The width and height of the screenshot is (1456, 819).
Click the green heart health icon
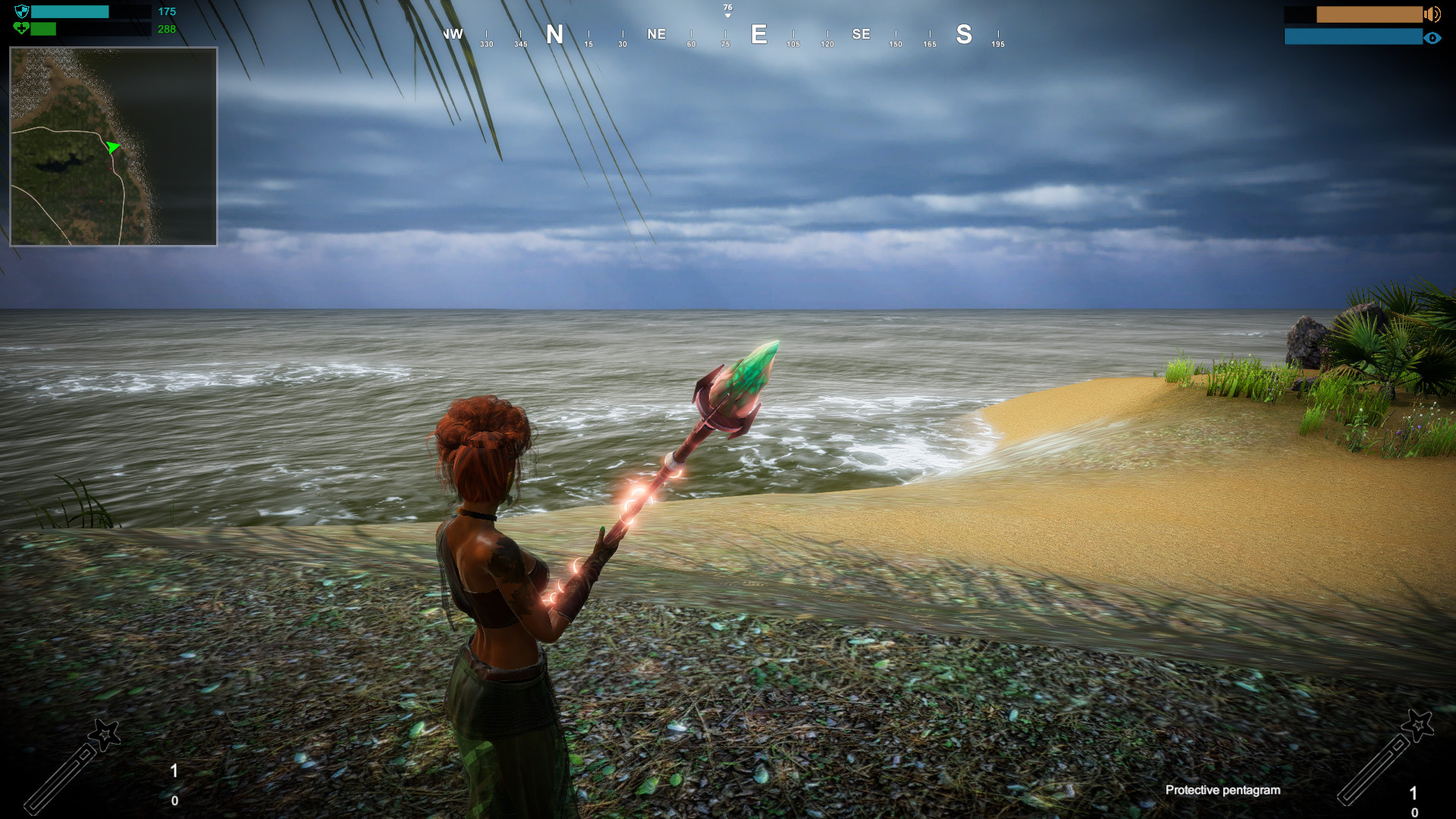point(23,28)
